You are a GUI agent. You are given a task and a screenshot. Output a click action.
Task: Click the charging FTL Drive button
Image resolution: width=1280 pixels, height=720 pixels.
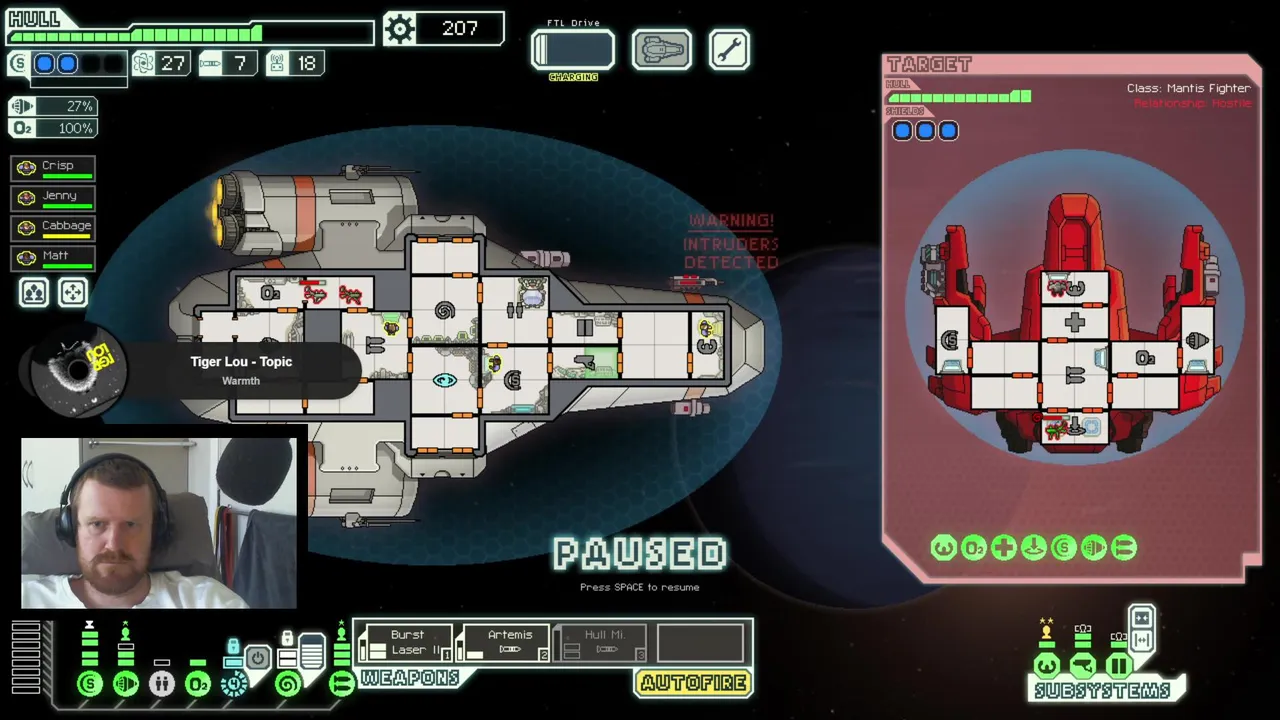click(x=573, y=50)
